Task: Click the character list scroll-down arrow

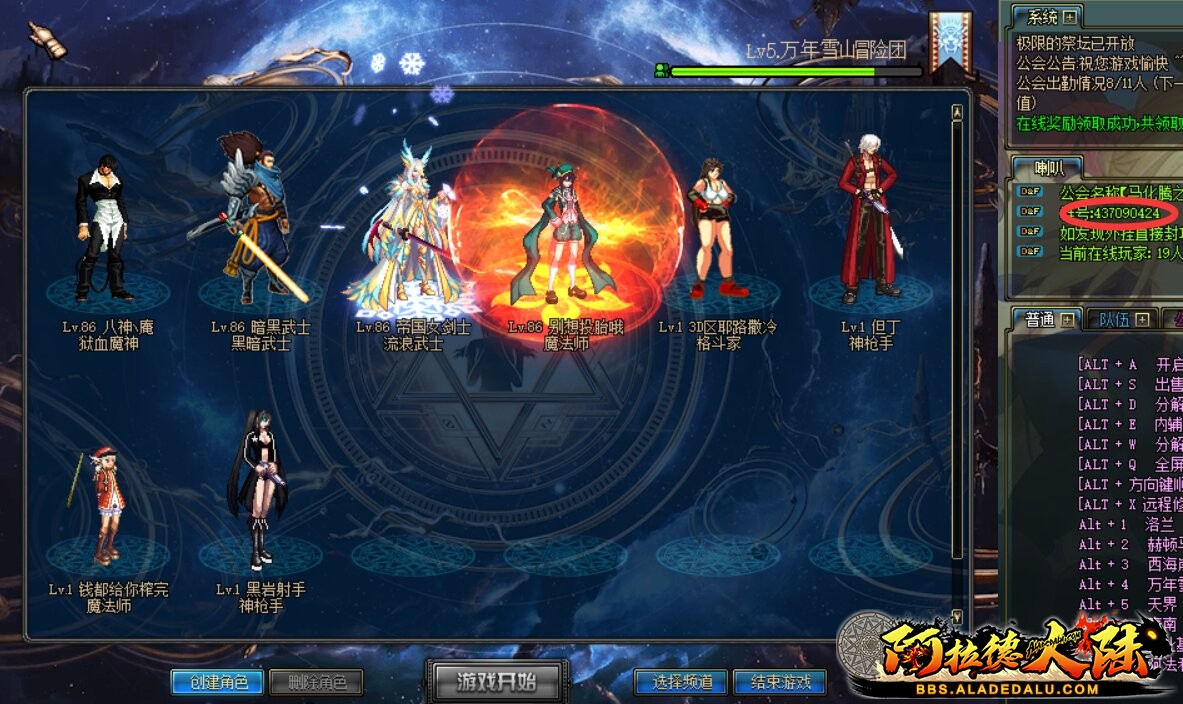Action: [x=957, y=617]
